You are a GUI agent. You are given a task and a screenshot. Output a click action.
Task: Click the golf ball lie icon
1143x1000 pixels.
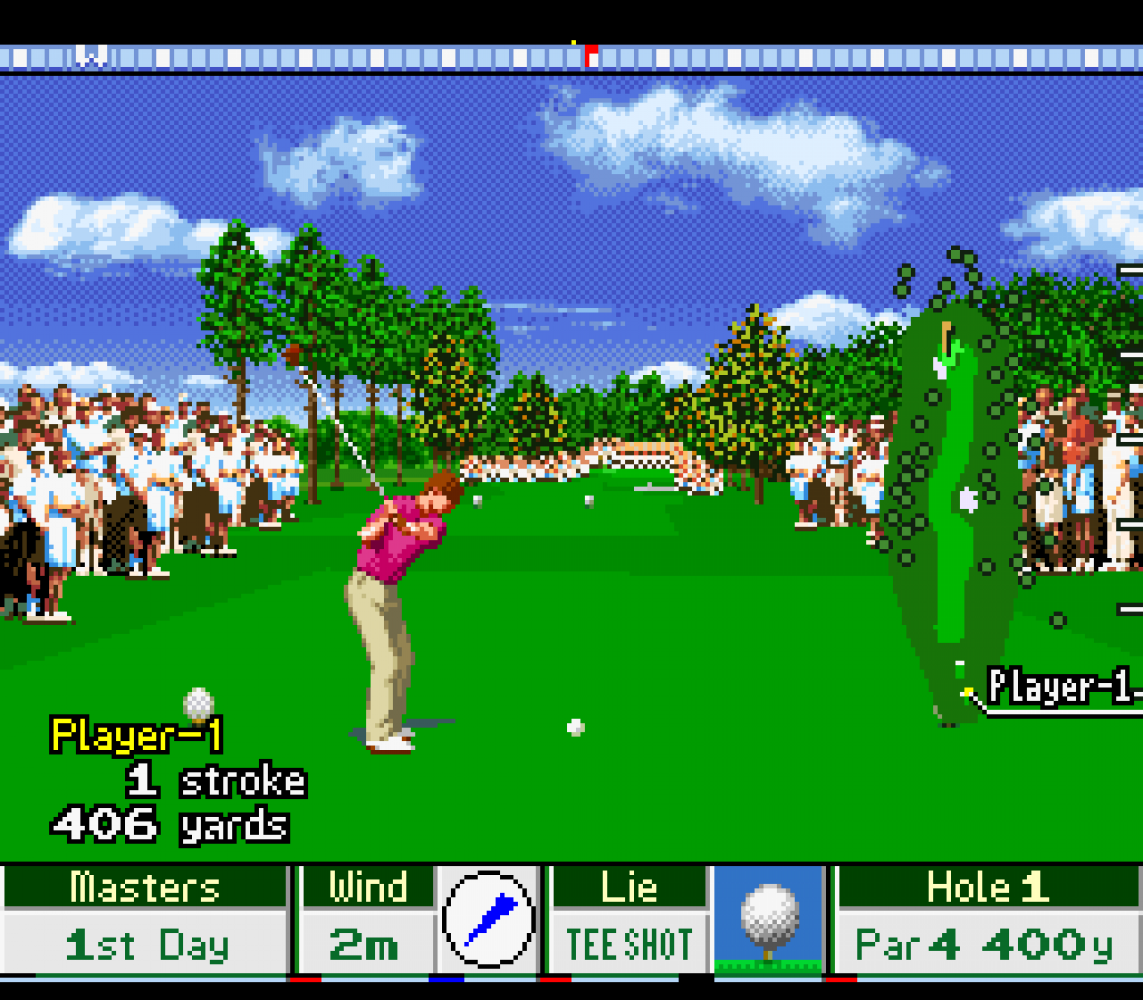(769, 919)
